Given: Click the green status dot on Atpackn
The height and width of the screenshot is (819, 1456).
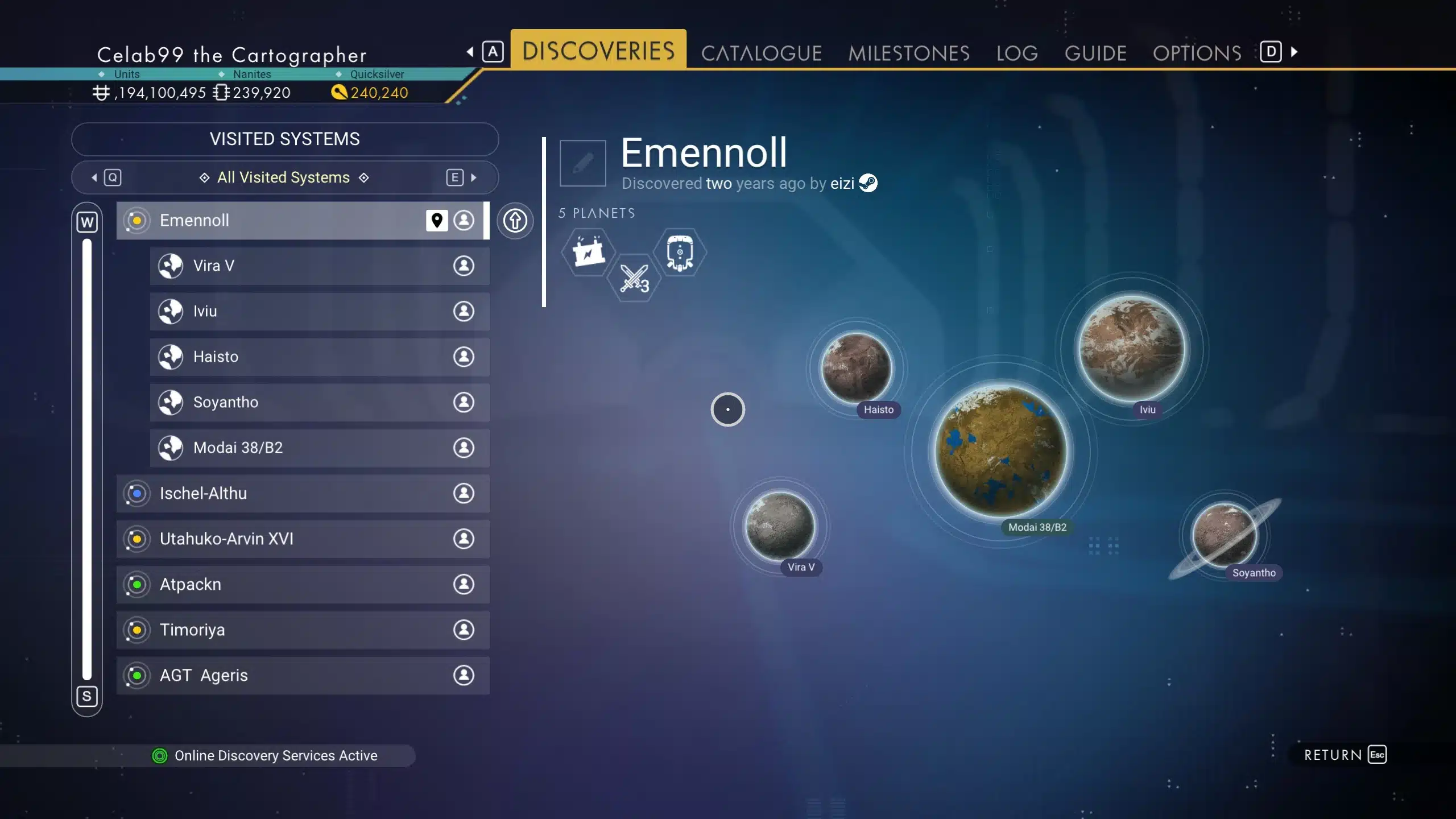Looking at the screenshot, I should tap(136, 584).
